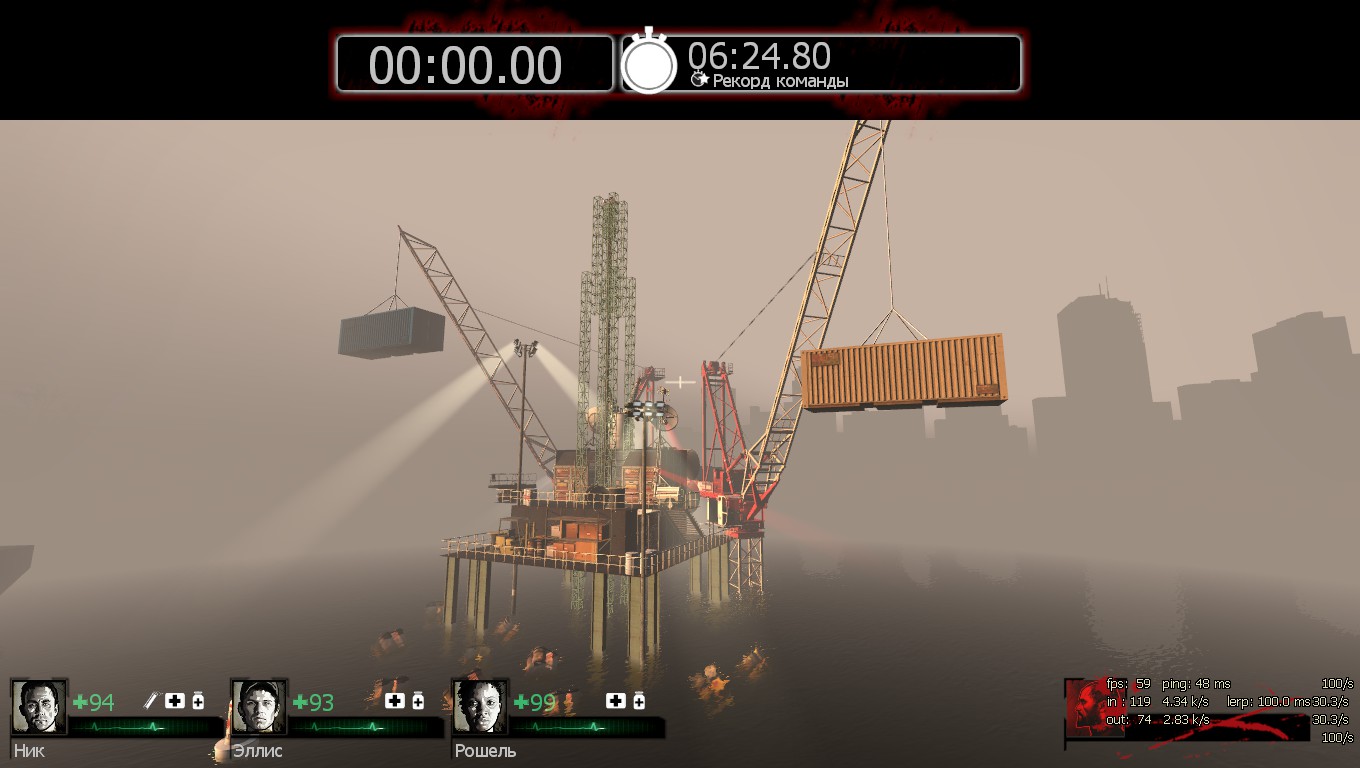Click Rochelle's first aid kit icon

[x=615, y=701]
